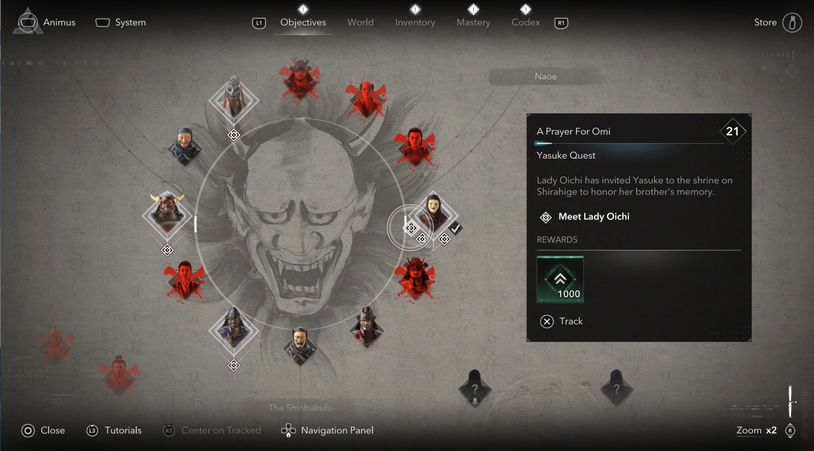Close the objectives screen
This screenshot has height=451, width=814.
43,430
